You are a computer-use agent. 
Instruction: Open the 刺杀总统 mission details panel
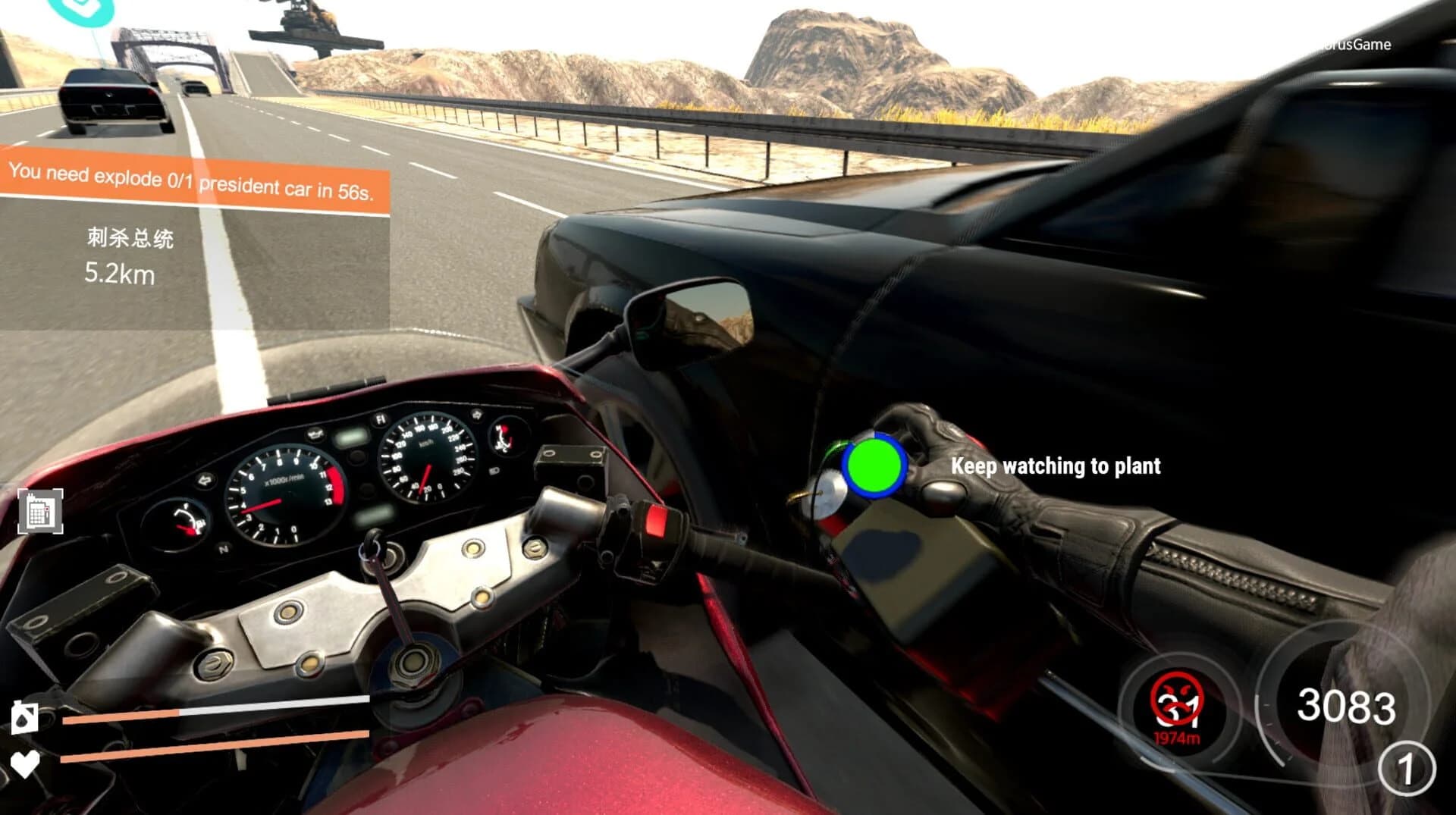tap(129, 238)
